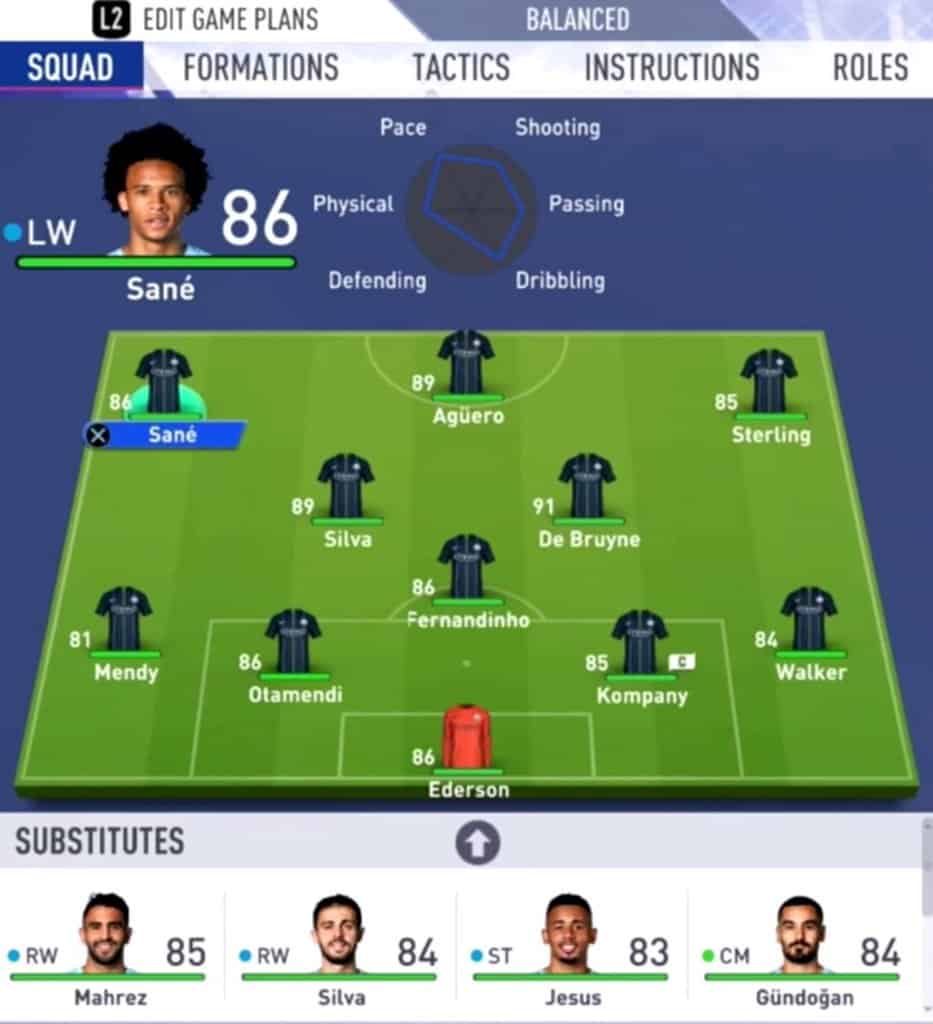
Task: Pick captain Kompany on the pitch
Action: click(x=640, y=644)
